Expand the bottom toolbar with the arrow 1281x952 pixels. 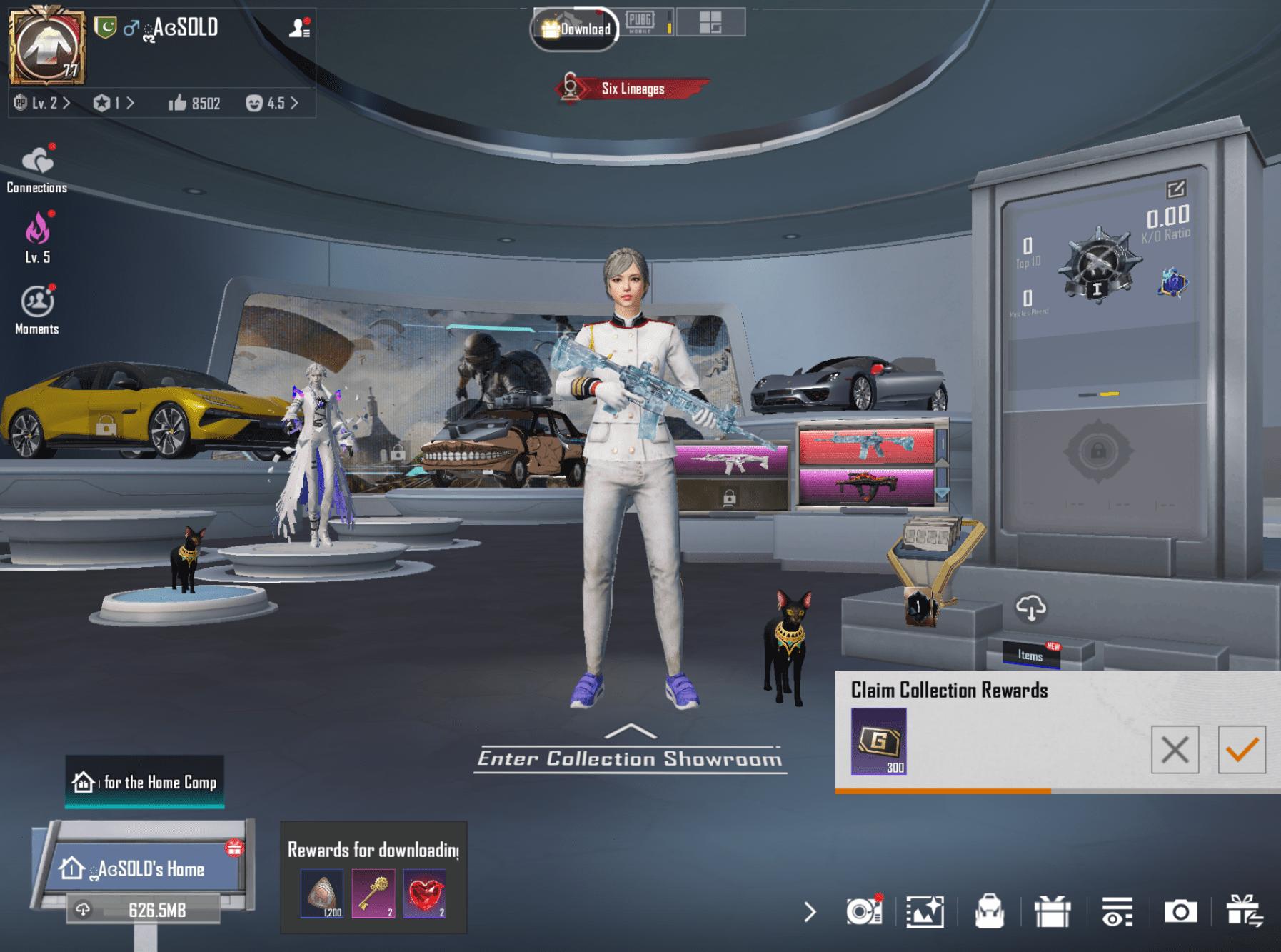coord(810,911)
